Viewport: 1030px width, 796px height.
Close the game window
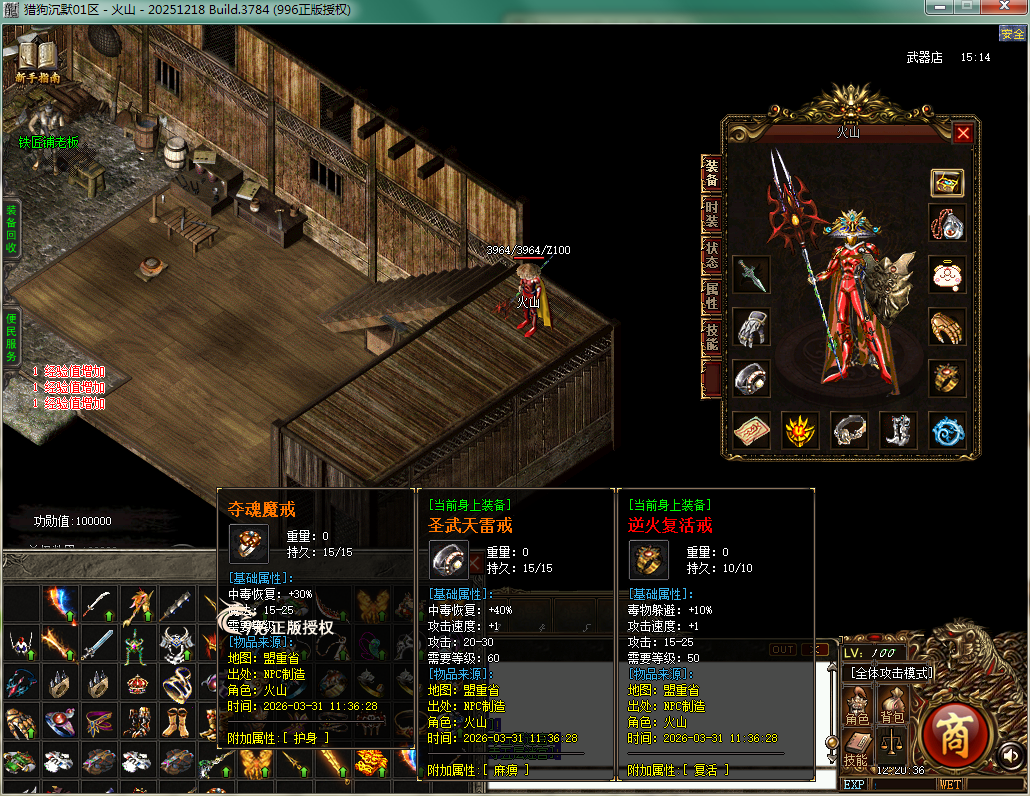point(1004,7)
